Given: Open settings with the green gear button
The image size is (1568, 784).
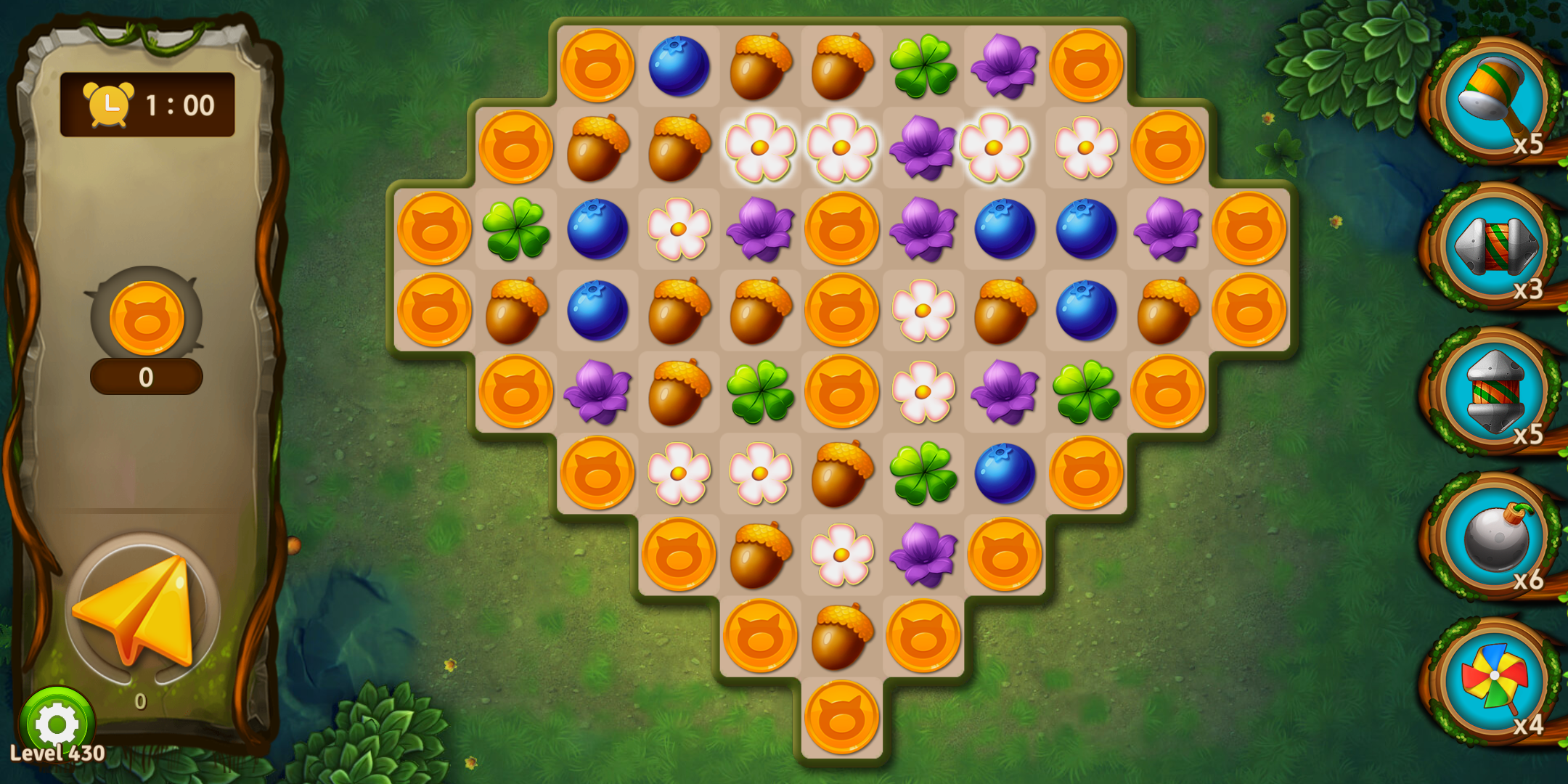Looking at the screenshot, I should pyautogui.click(x=57, y=723).
